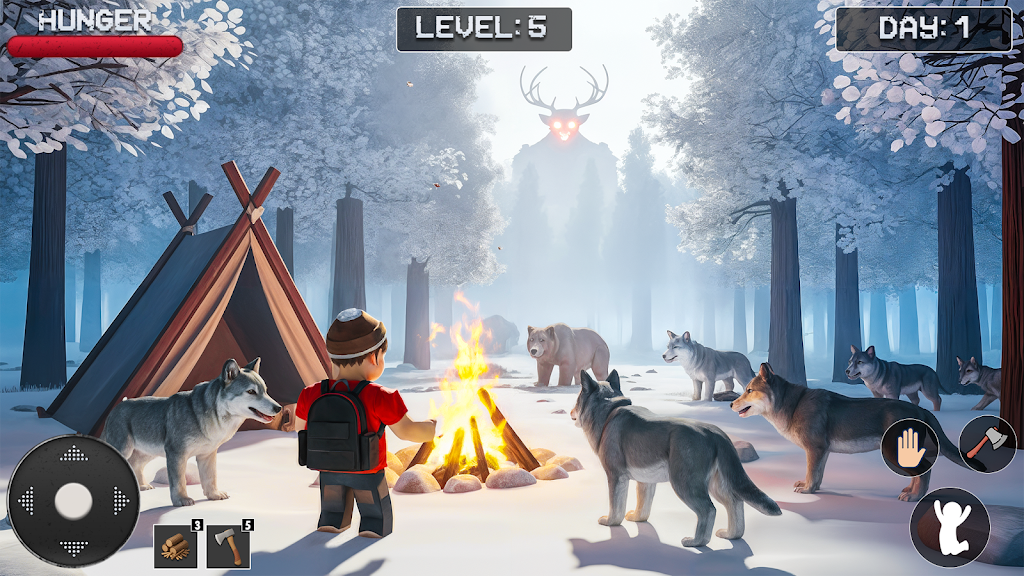This screenshot has width=1024, height=576.
Task: Tap the jumping figure button
Action: tap(948, 527)
